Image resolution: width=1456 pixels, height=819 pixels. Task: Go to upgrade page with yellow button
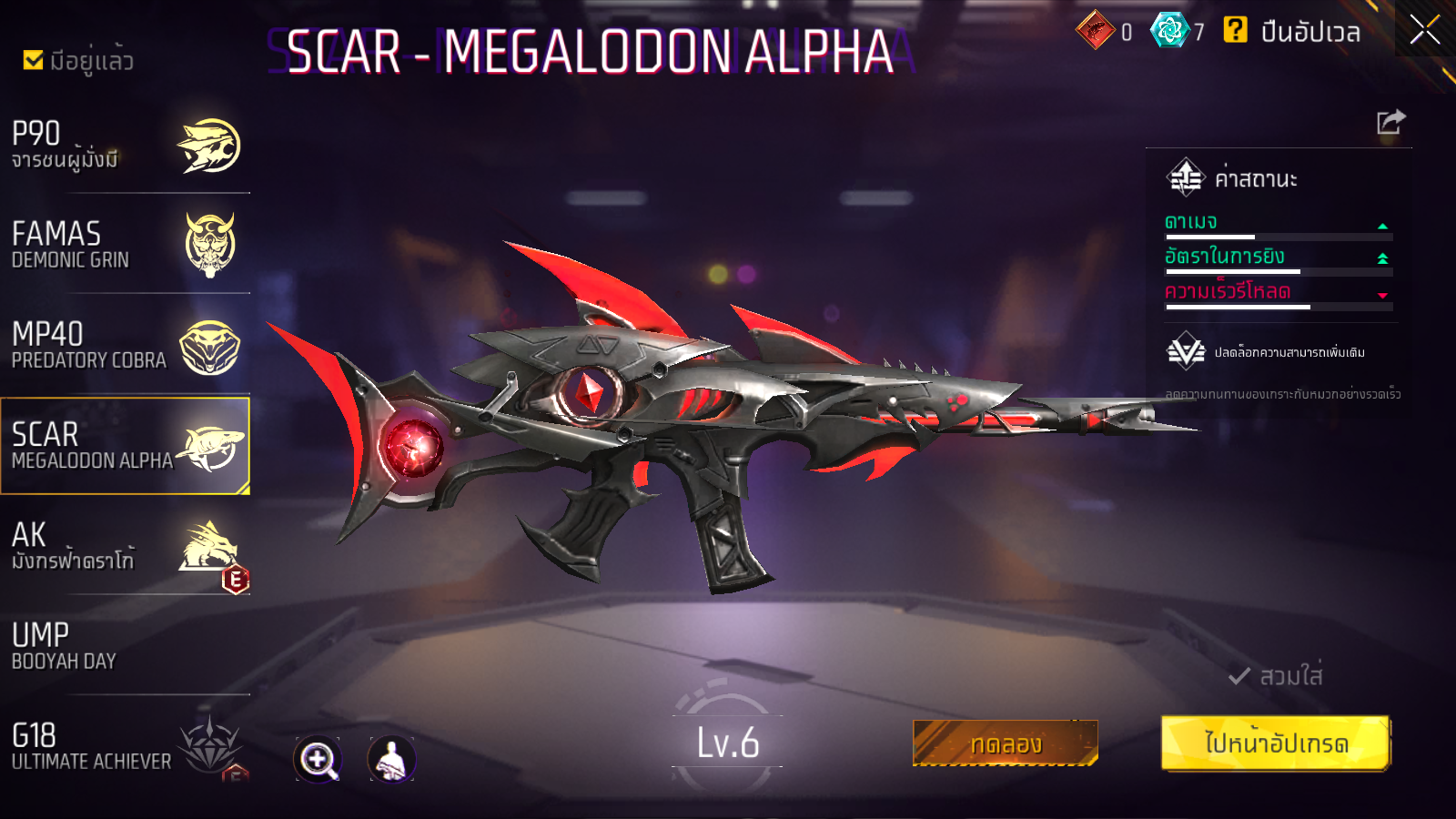tap(1276, 743)
